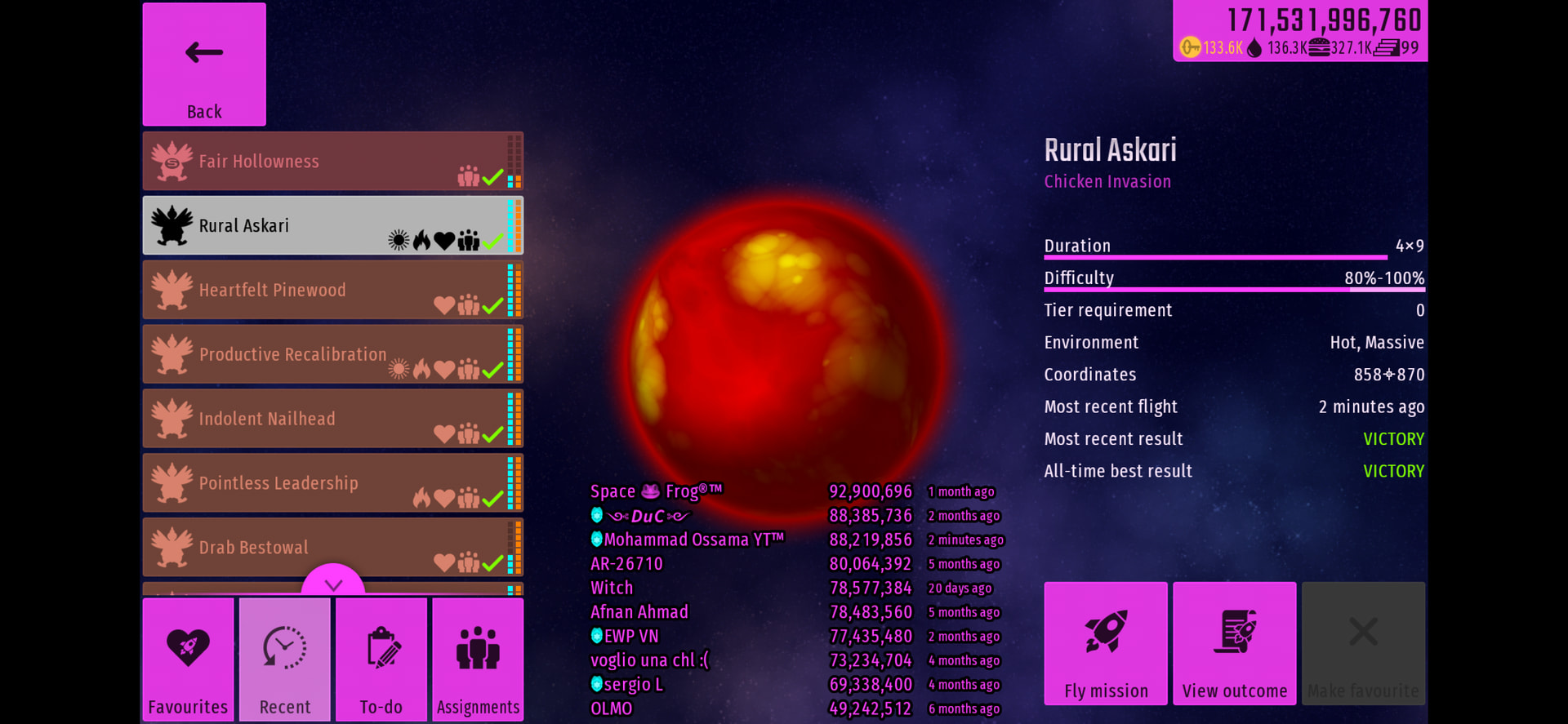Select the Indolent Nailhead mission
This screenshot has width=1568, height=724.
tap(332, 419)
